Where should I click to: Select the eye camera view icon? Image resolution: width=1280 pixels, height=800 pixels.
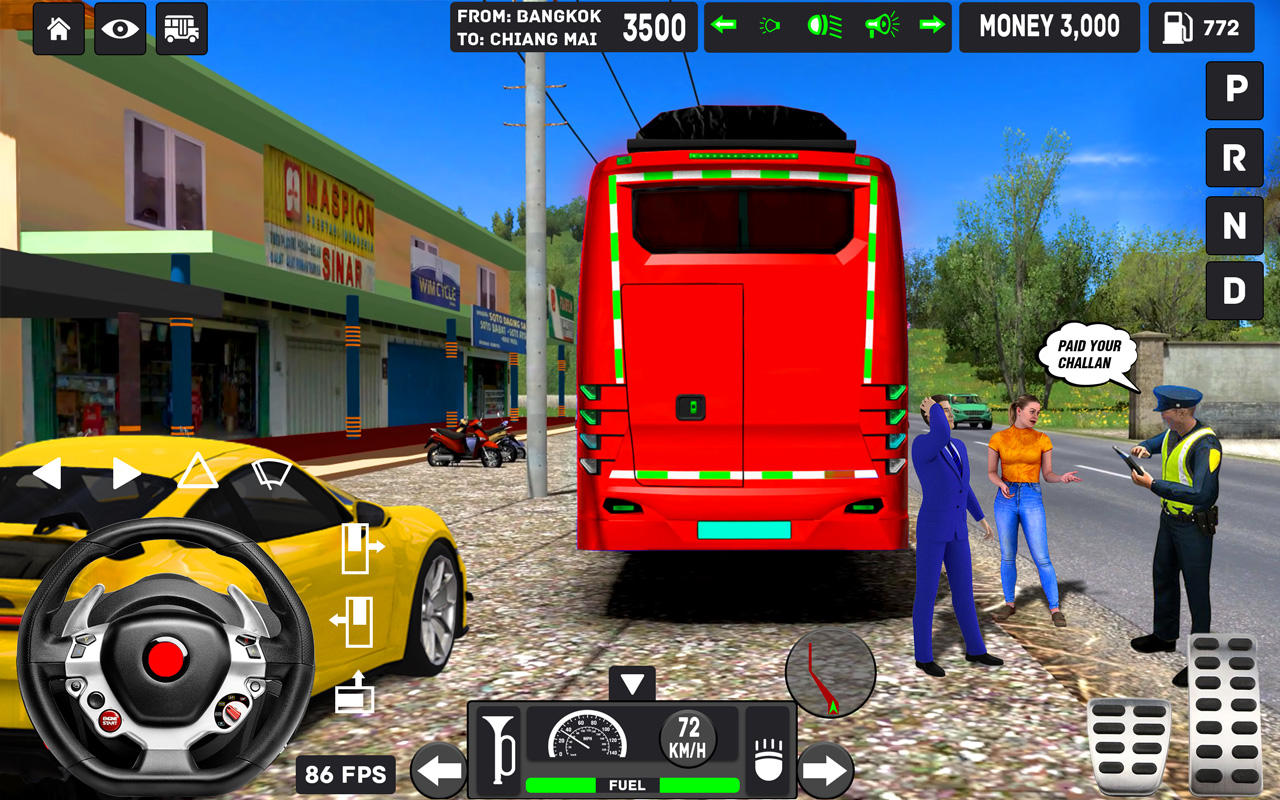[x=119, y=27]
